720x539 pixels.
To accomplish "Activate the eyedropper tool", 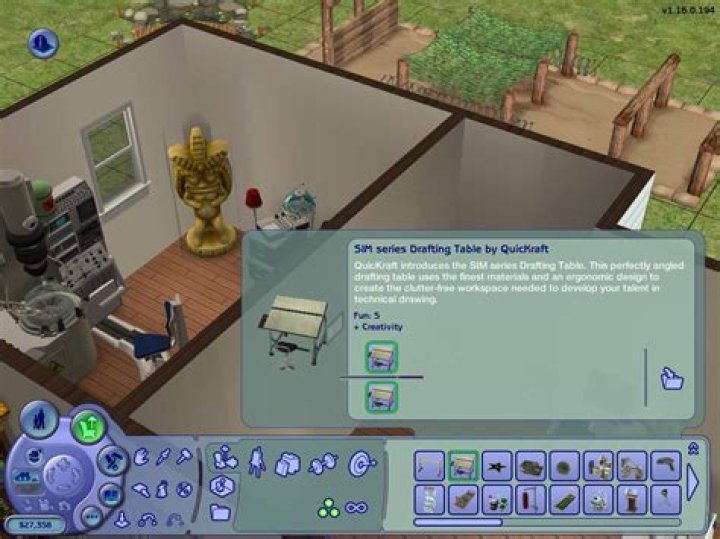I will tap(162, 456).
